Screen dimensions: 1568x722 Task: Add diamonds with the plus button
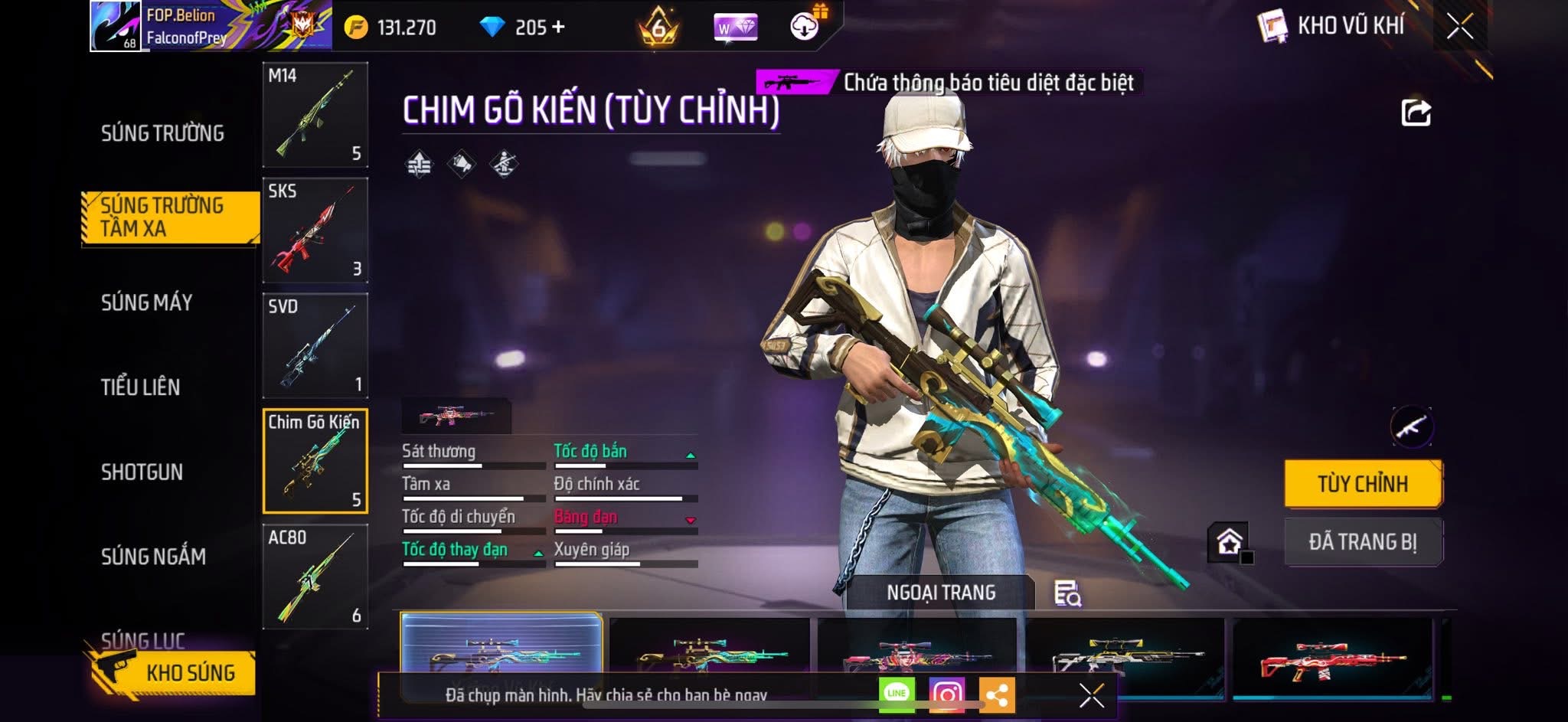[558, 28]
